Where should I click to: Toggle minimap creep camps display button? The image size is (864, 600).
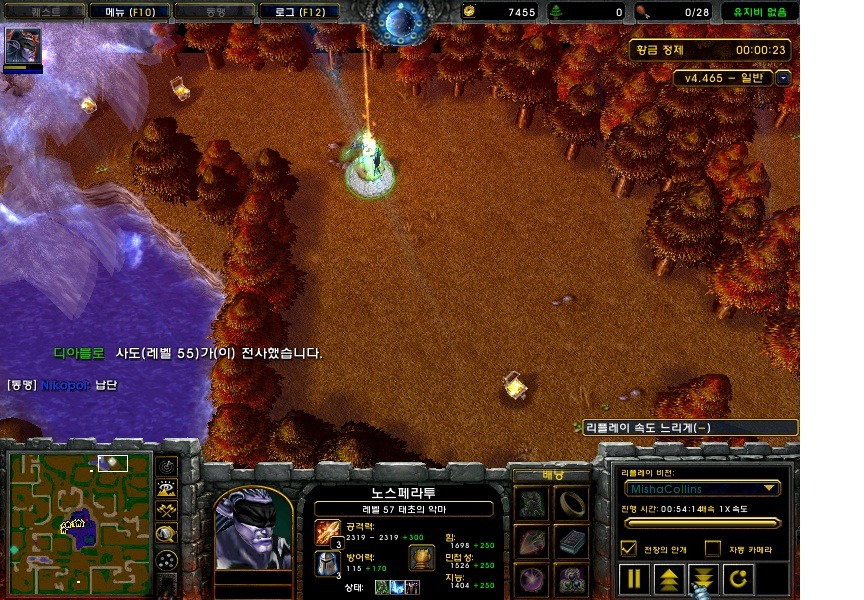point(167,533)
